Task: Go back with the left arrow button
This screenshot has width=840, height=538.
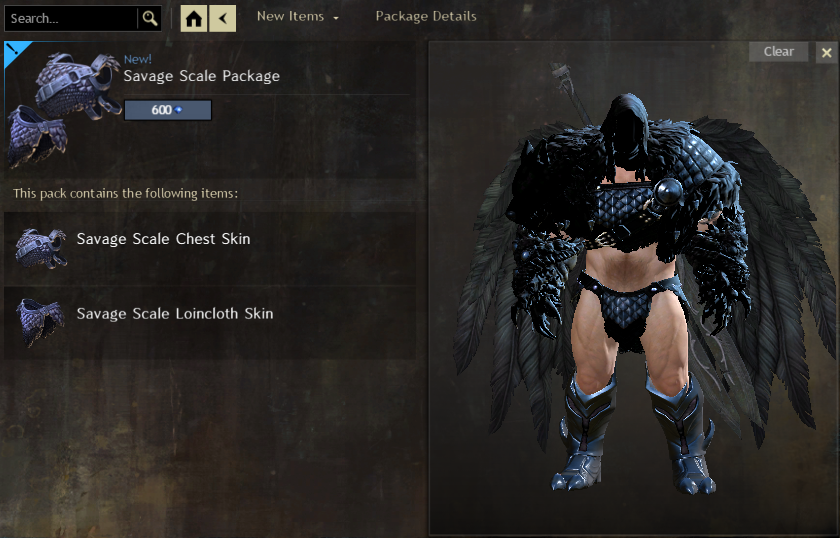Action: (x=223, y=18)
